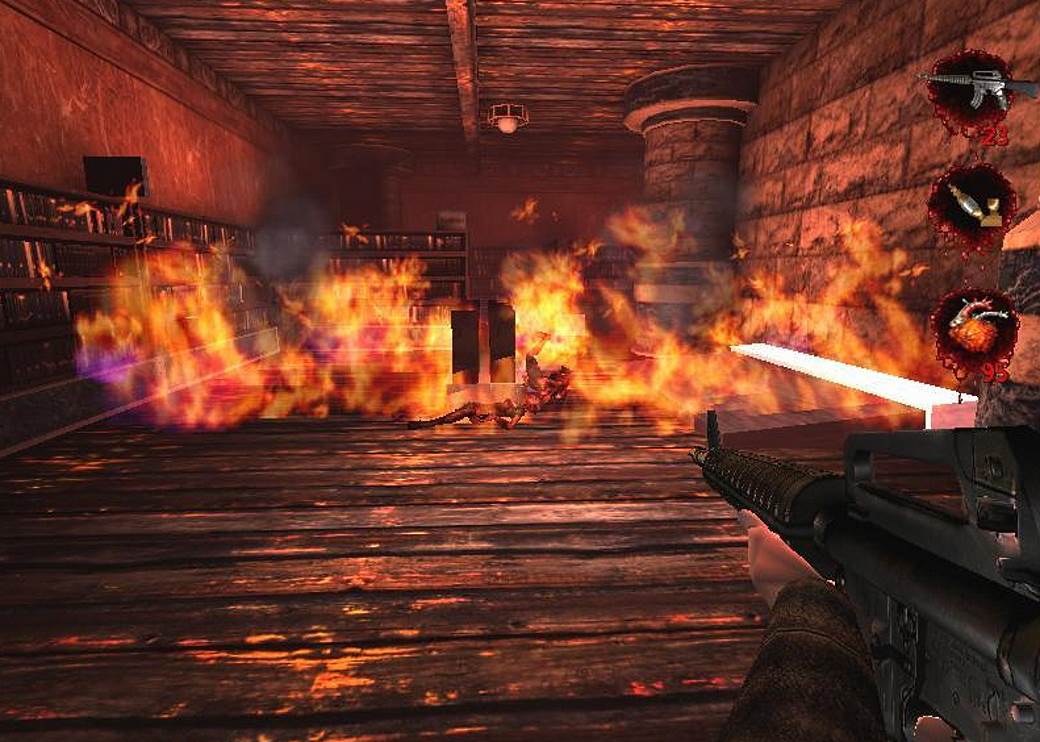The width and height of the screenshot is (1040, 742).
Task: Click the grenade item icon
Action: 970,206
